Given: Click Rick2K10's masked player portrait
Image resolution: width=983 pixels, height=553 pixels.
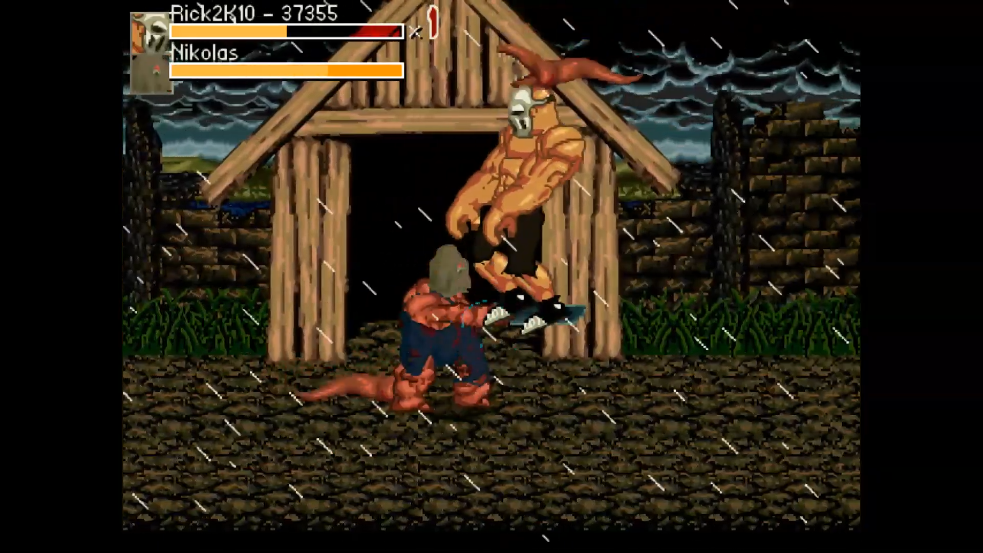Looking at the screenshot, I should (x=150, y=32).
